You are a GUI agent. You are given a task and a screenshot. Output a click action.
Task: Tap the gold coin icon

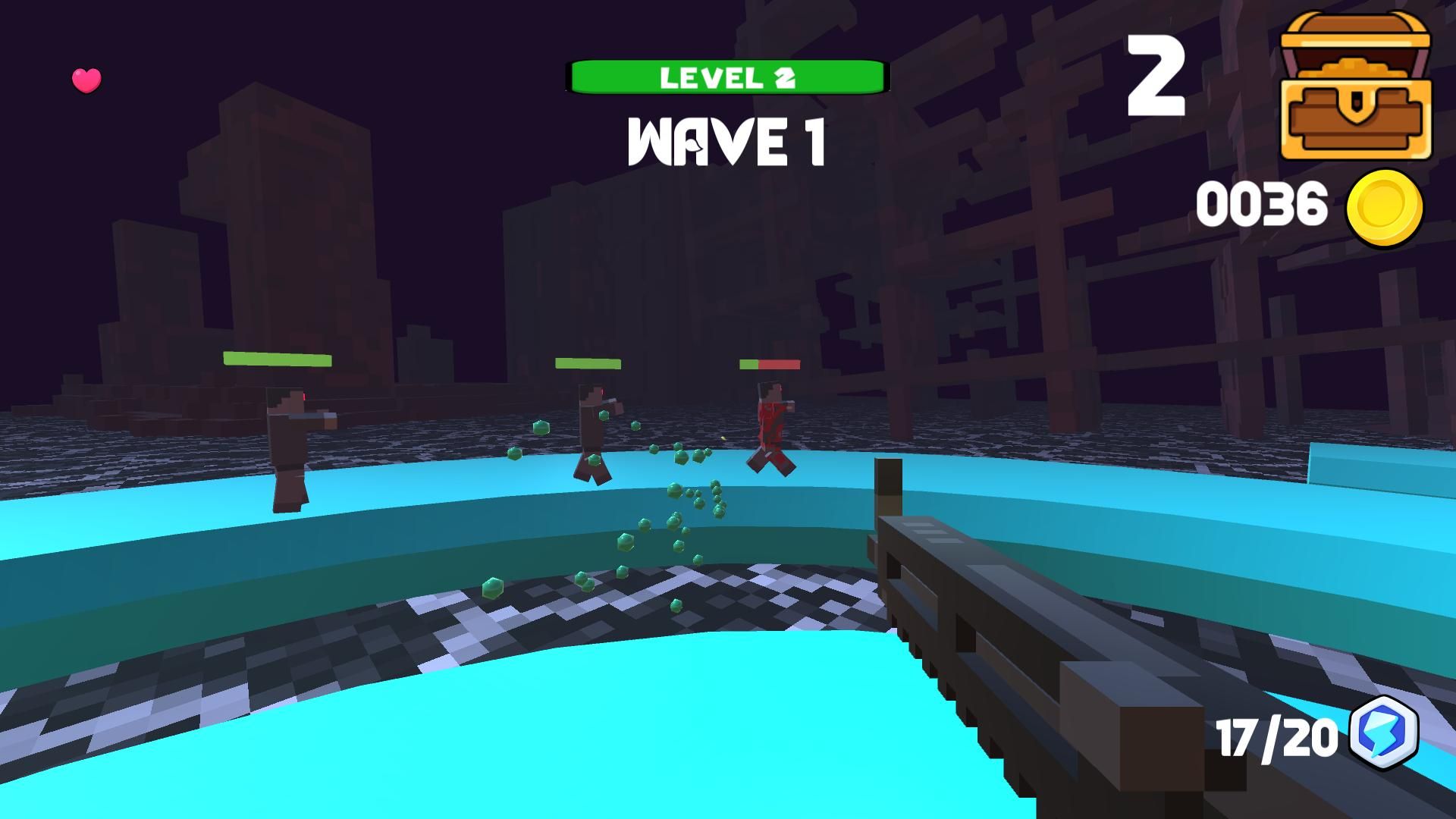[1385, 207]
